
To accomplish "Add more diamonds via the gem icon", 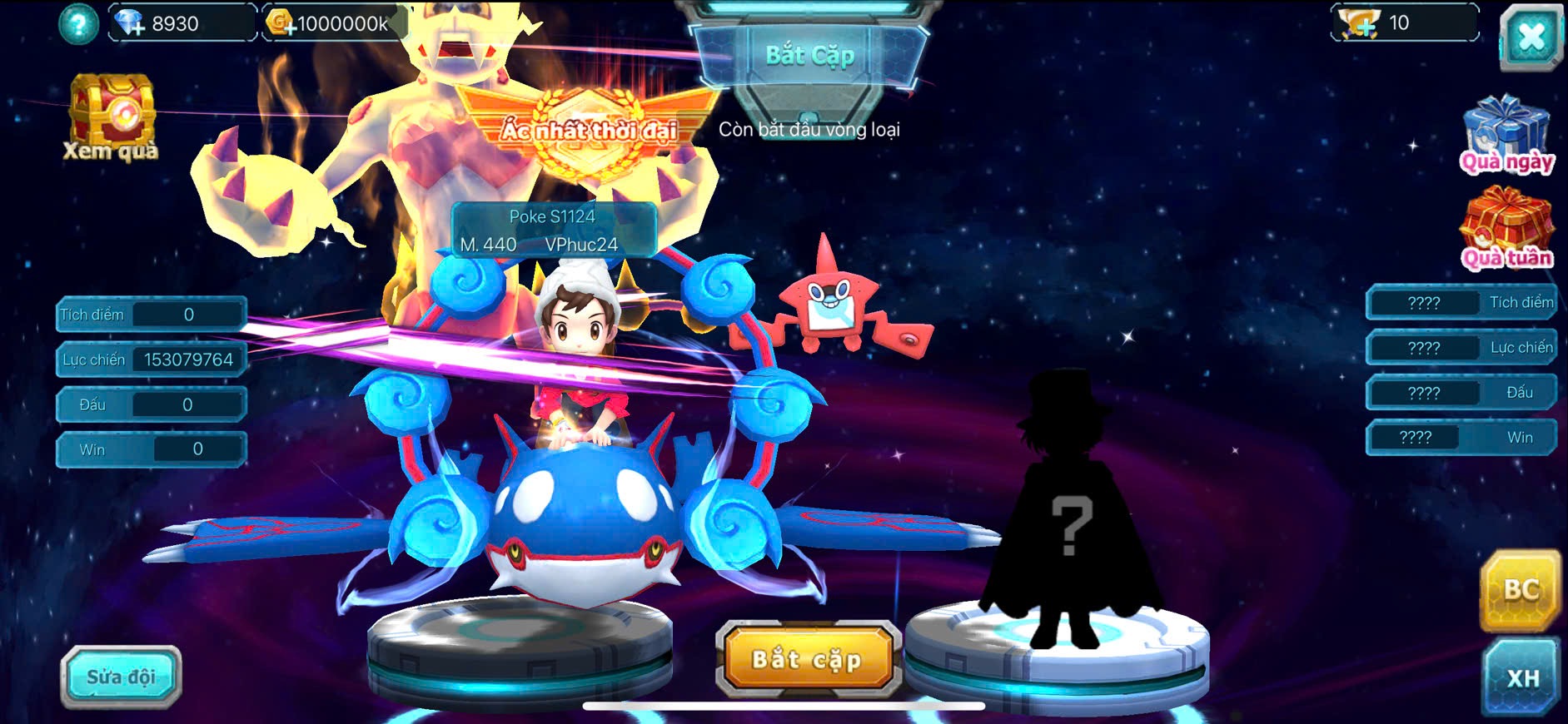I will point(130,23).
